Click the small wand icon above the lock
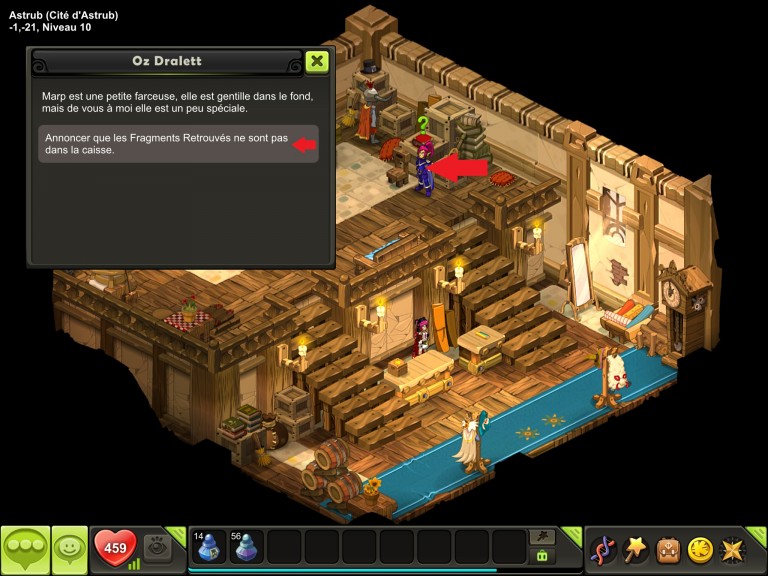 pyautogui.click(x=543, y=537)
